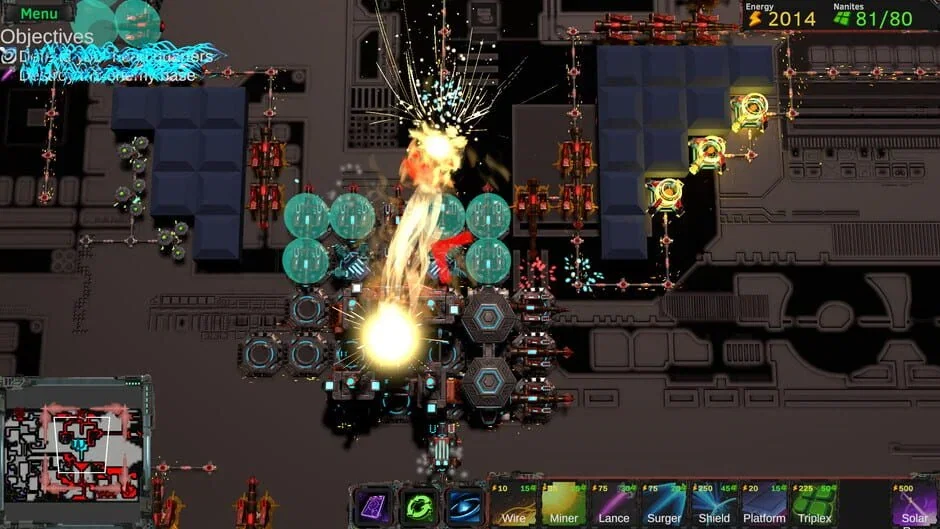The height and width of the screenshot is (529, 940).
Task: Click the green recycle arrows icon
Action: point(418,506)
